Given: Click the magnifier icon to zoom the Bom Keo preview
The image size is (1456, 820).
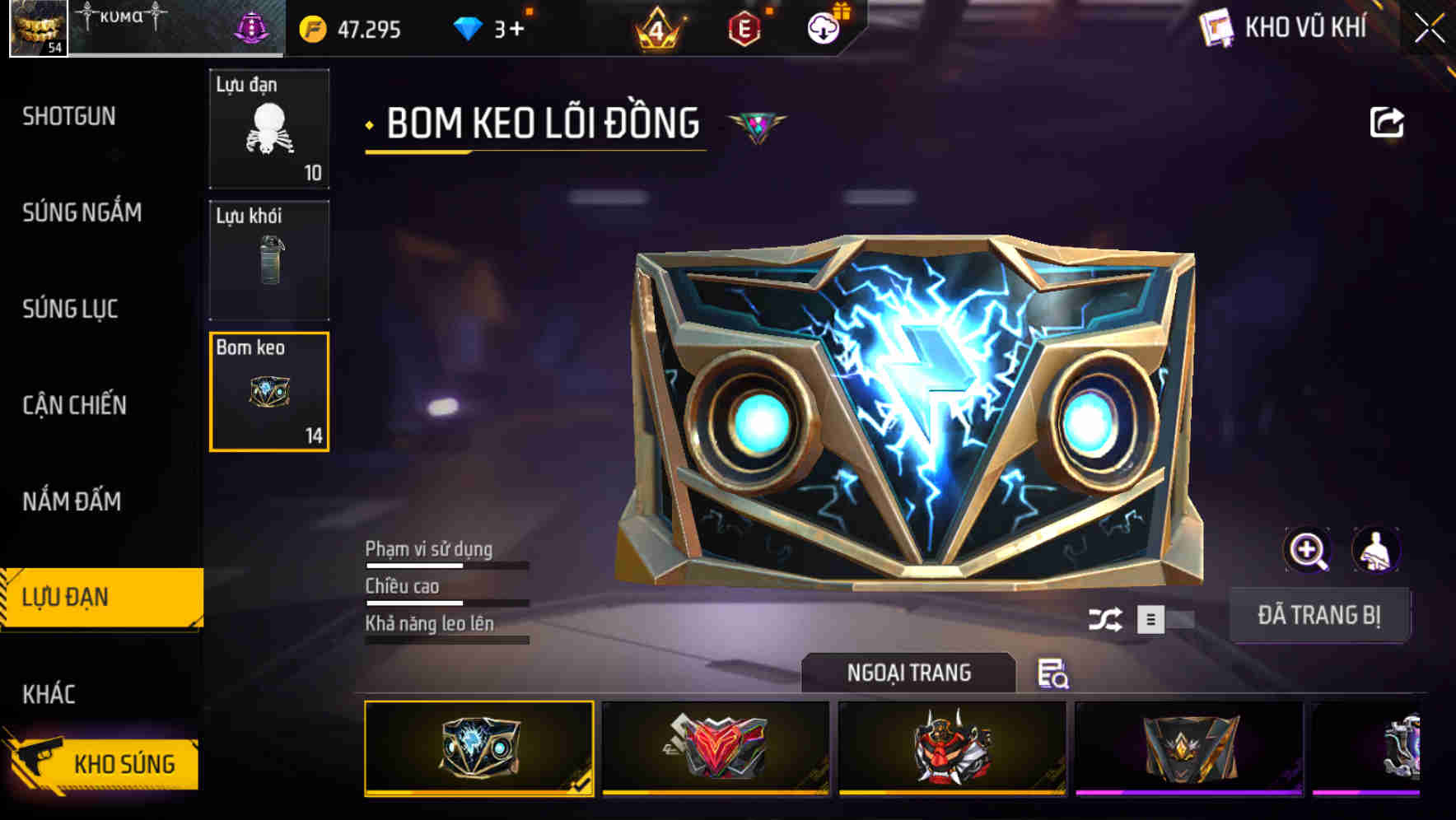Looking at the screenshot, I should [1309, 550].
